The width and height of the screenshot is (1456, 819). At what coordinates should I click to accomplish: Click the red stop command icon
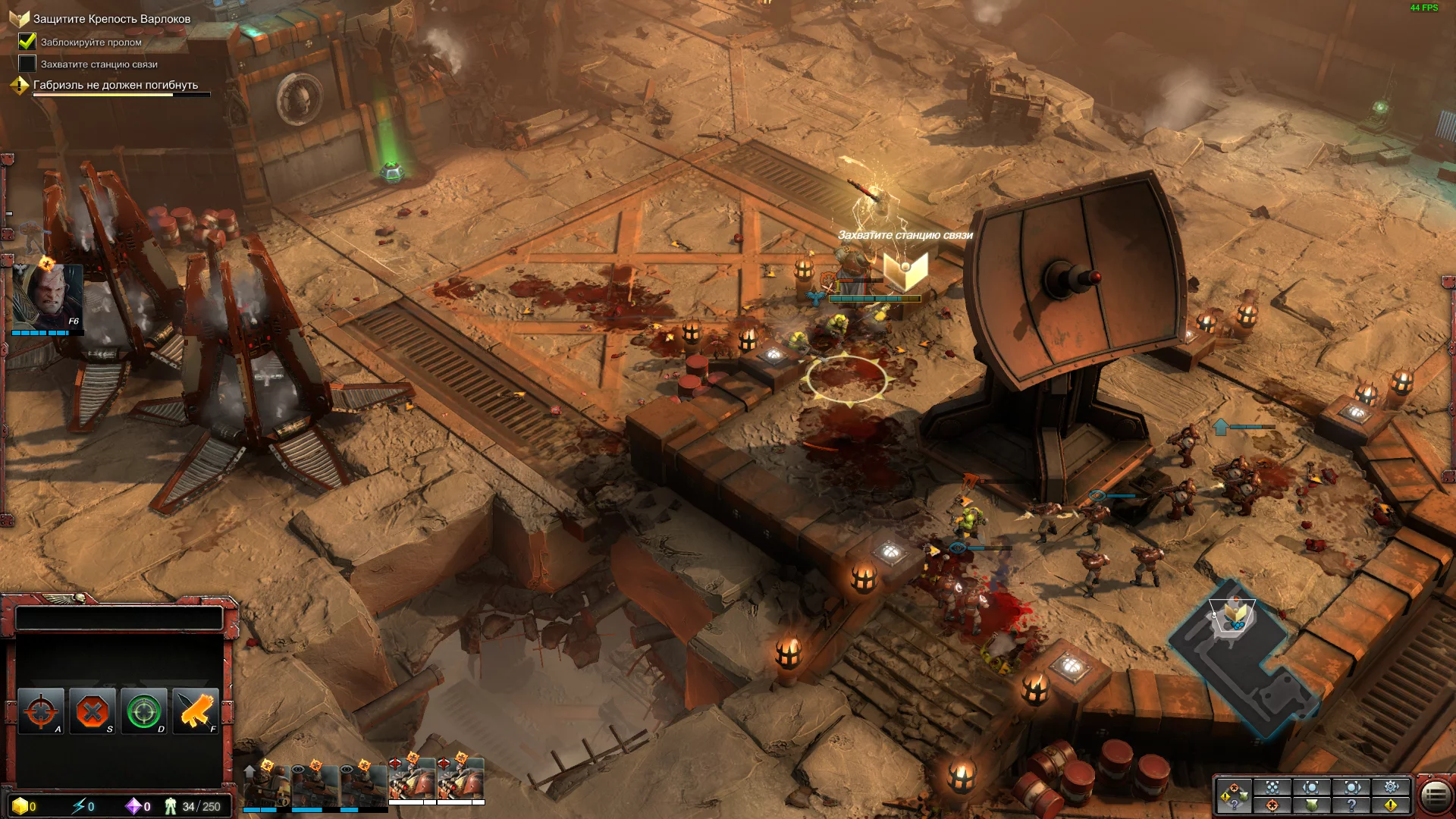click(93, 711)
